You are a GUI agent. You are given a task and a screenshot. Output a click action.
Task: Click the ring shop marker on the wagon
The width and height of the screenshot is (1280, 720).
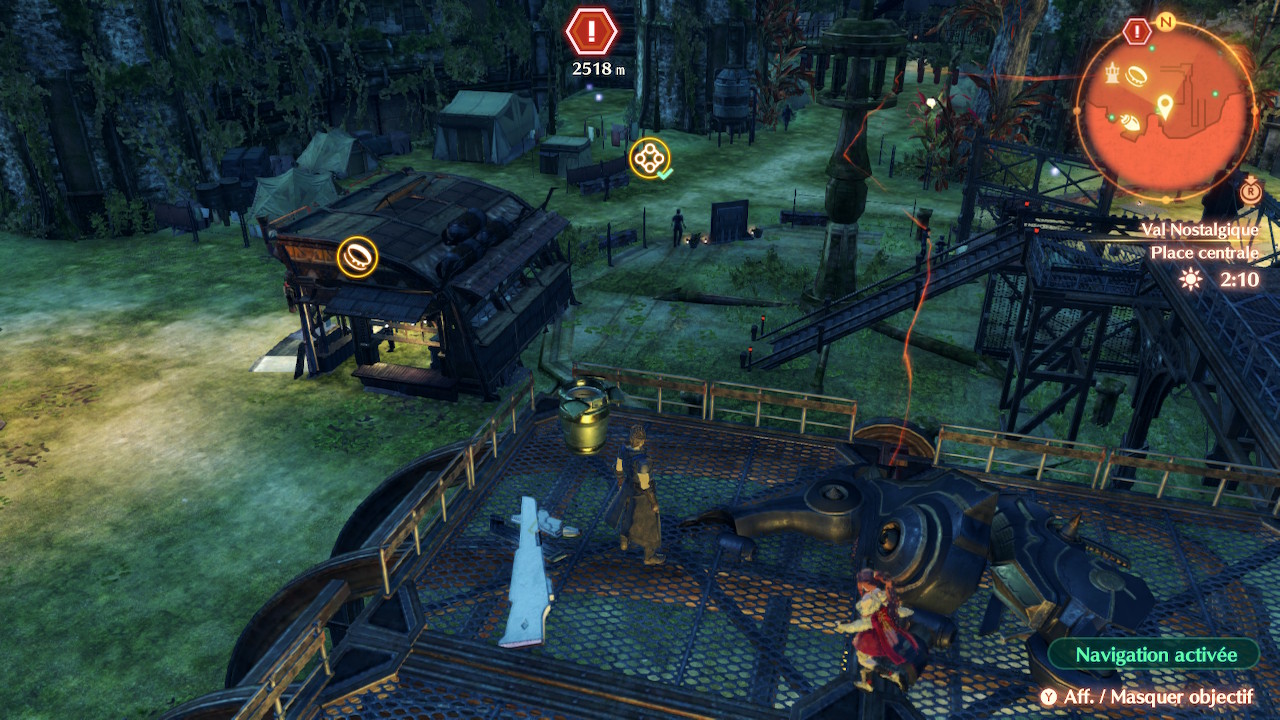[x=357, y=256]
